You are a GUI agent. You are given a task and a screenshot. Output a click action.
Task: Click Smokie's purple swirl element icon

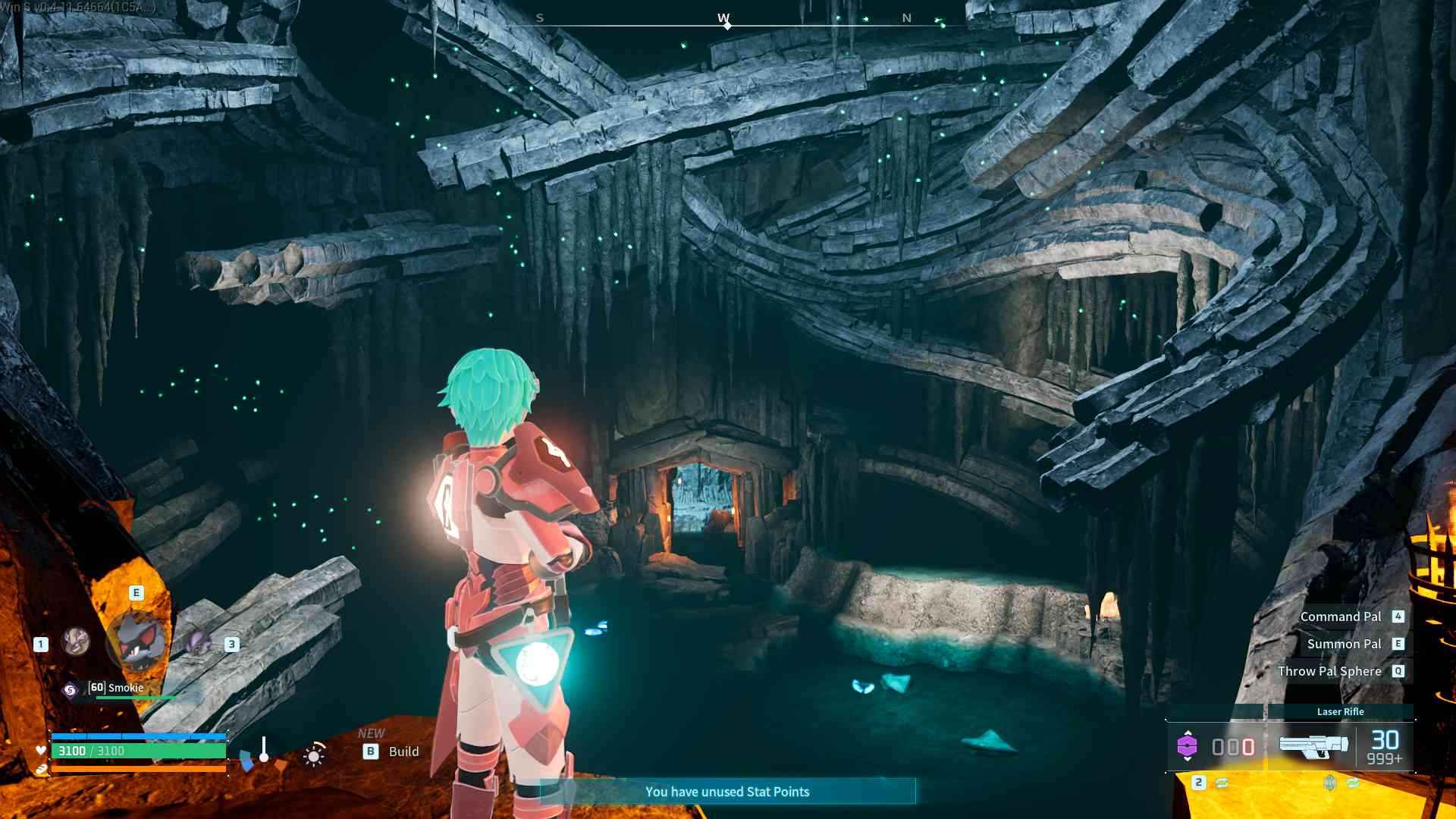tap(70, 689)
